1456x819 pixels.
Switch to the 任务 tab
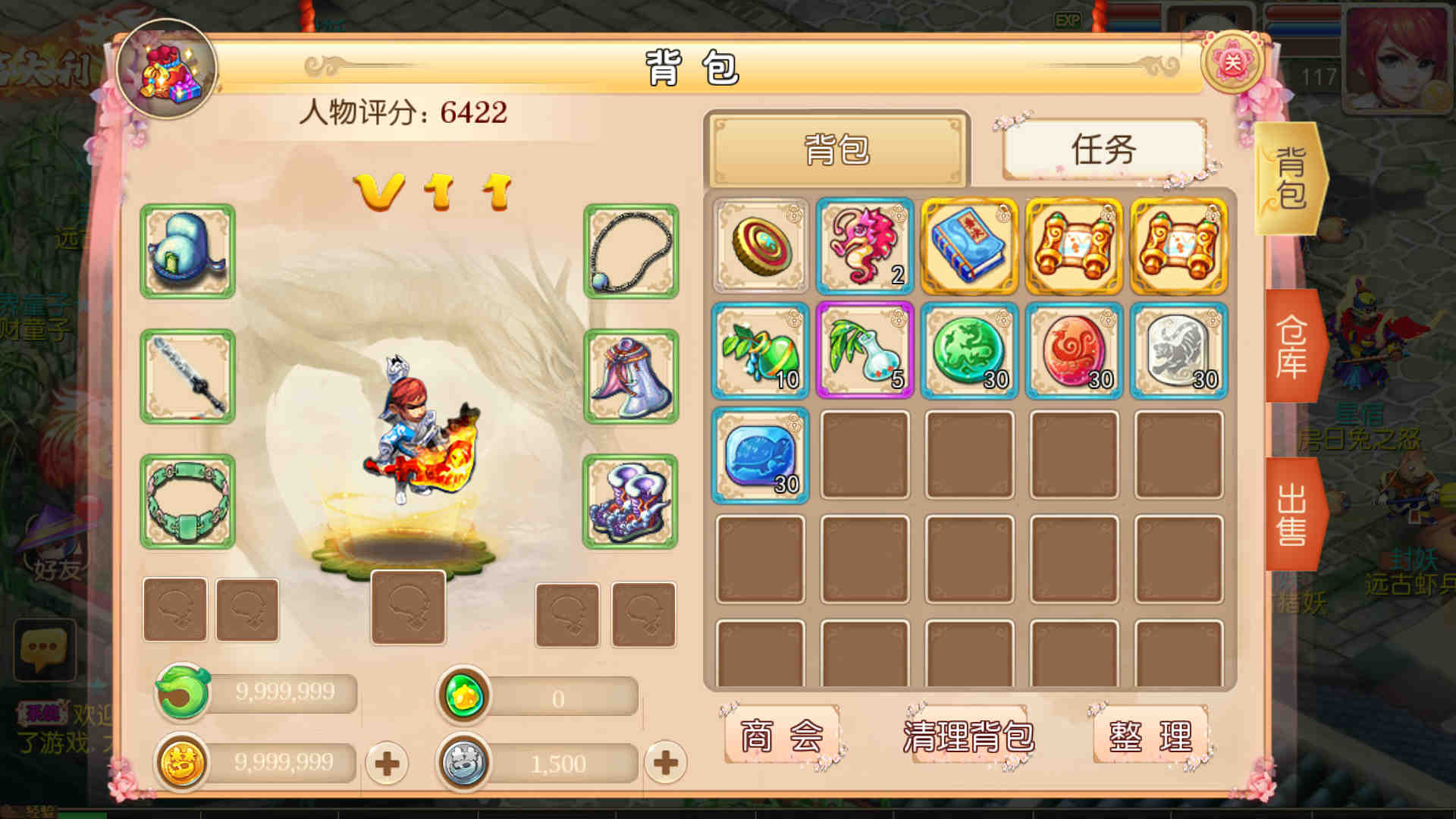coord(1103,149)
